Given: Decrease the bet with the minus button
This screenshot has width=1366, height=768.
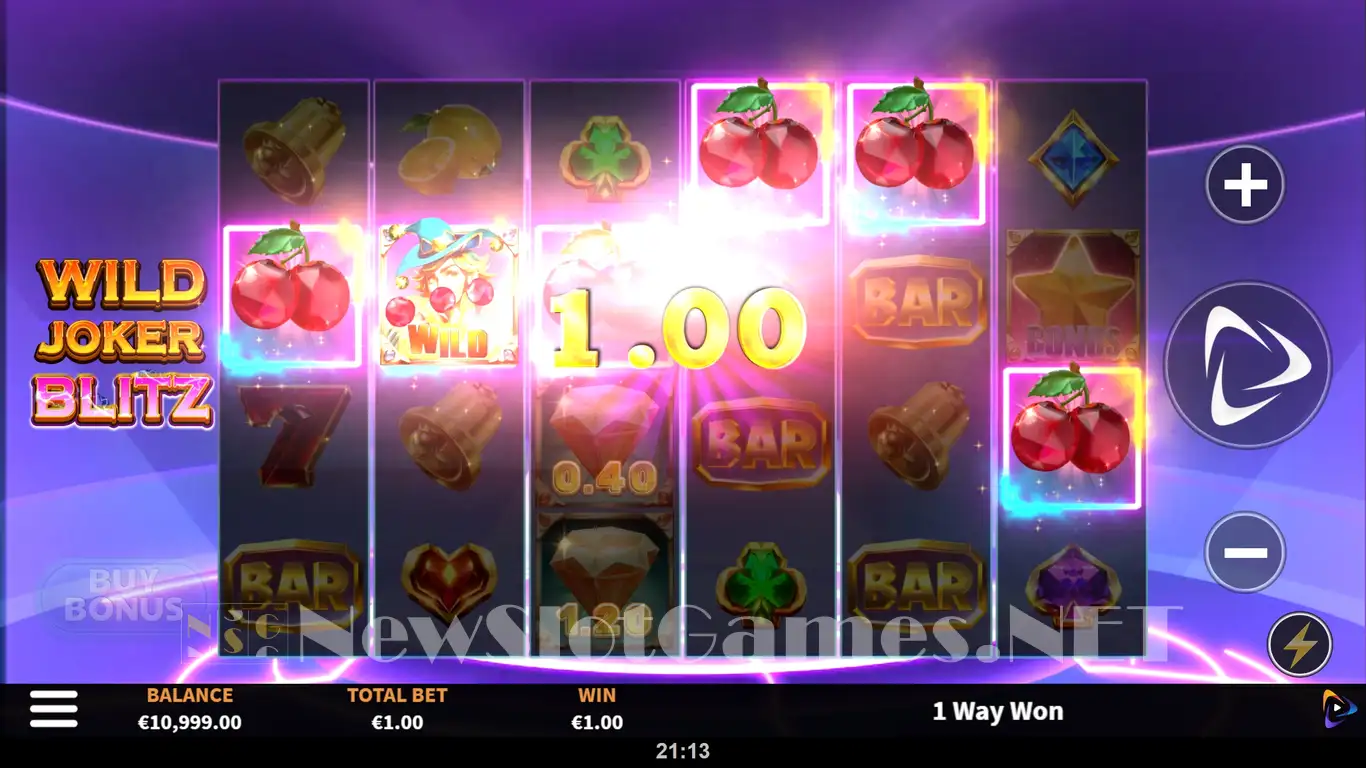Looking at the screenshot, I should pos(1245,552).
